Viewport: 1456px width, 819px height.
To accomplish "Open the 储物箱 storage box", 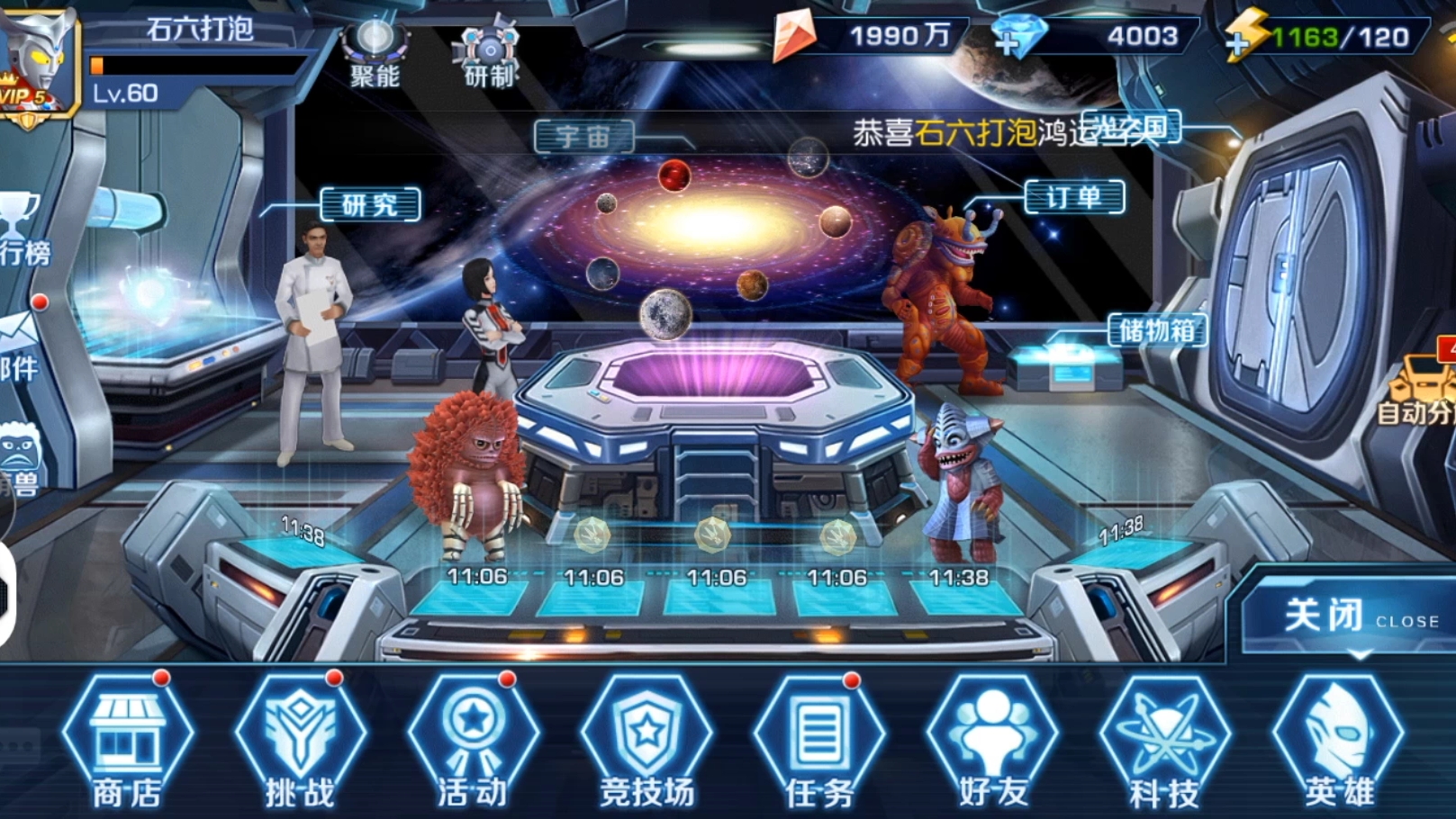I will pyautogui.click(x=1156, y=331).
